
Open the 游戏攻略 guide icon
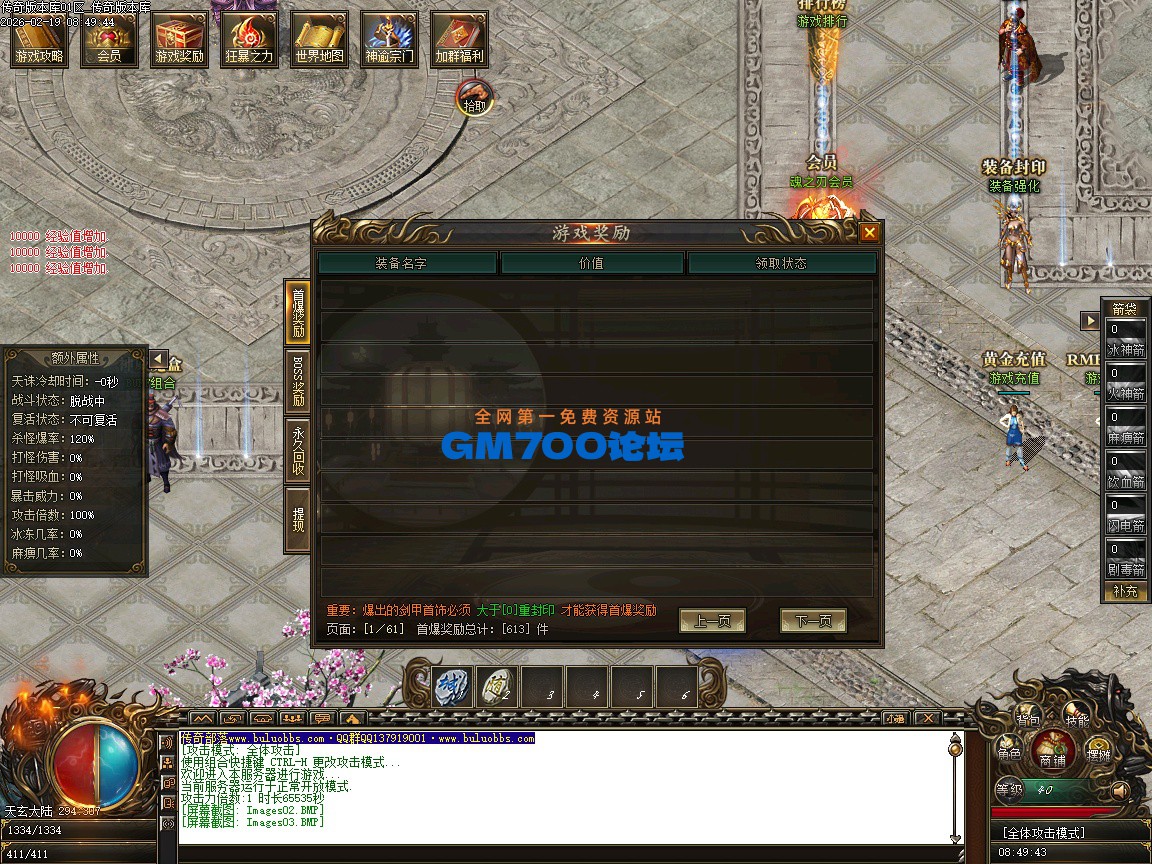pos(39,40)
